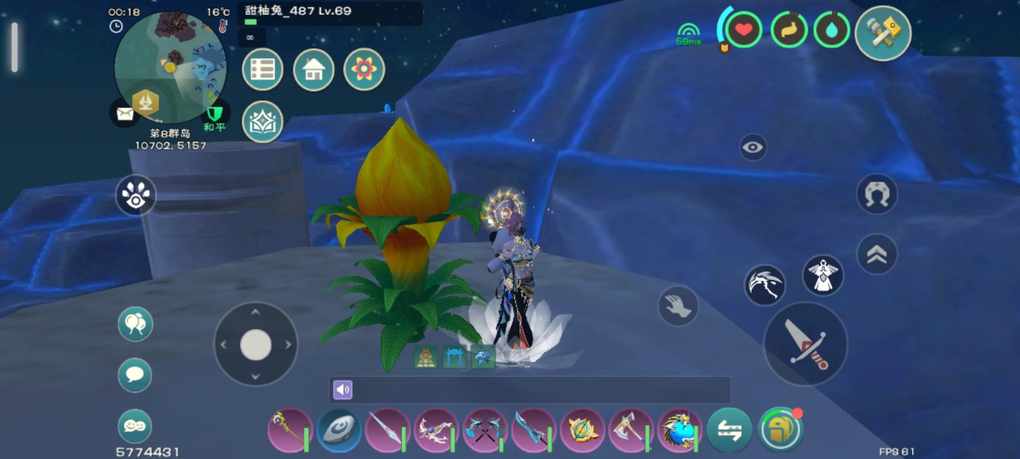The height and width of the screenshot is (459, 1020).
Task: Tap the house icon button
Action: (313, 70)
